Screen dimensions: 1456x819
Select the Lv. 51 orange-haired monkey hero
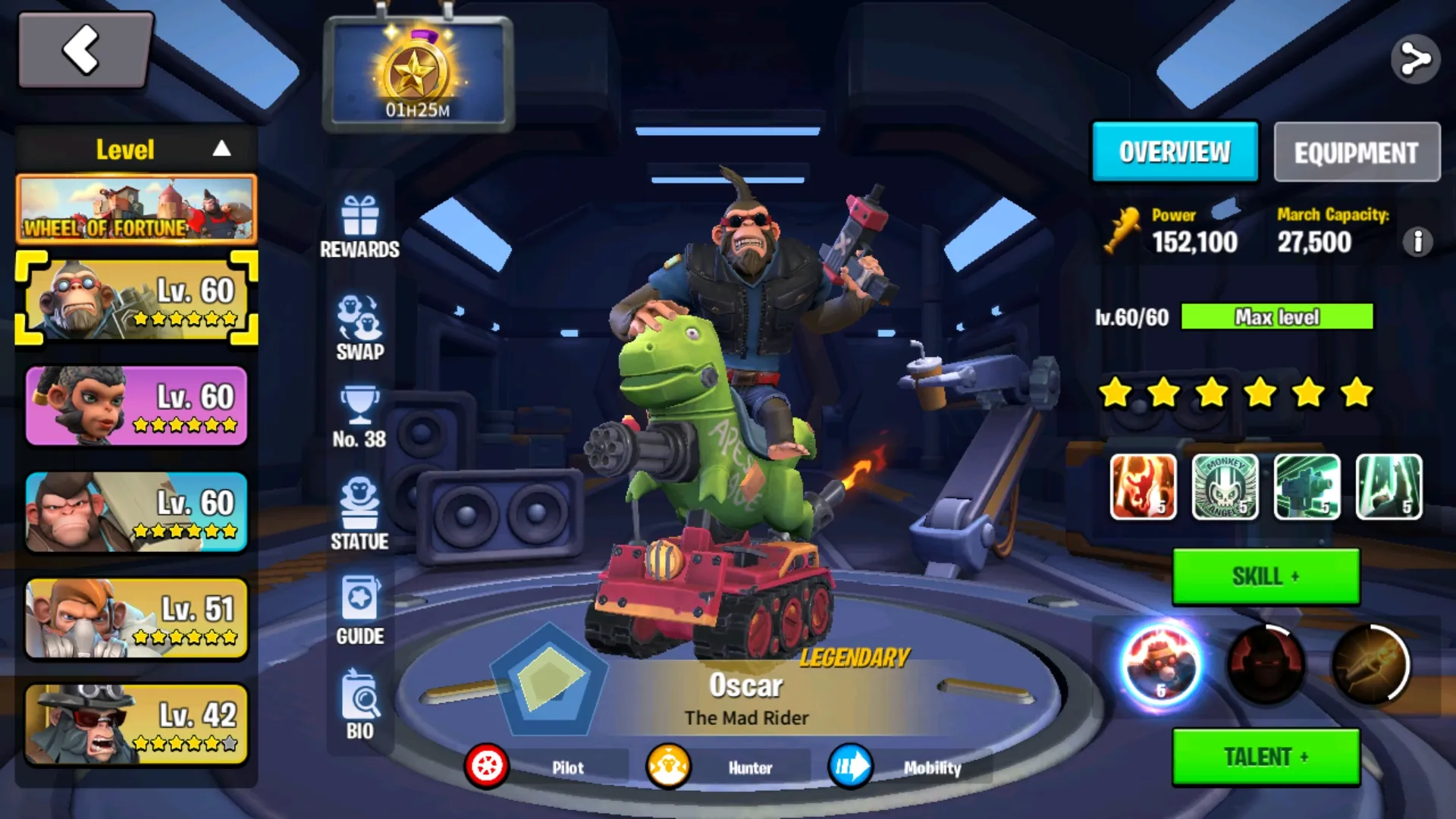coord(136,618)
